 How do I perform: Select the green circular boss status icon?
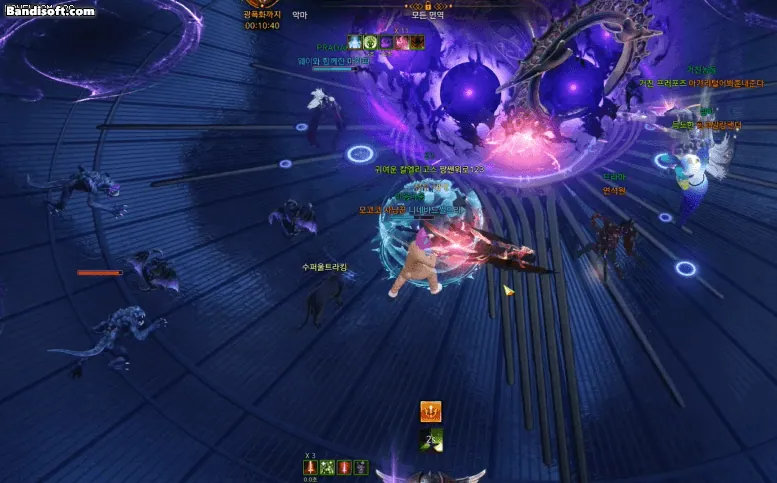click(370, 42)
